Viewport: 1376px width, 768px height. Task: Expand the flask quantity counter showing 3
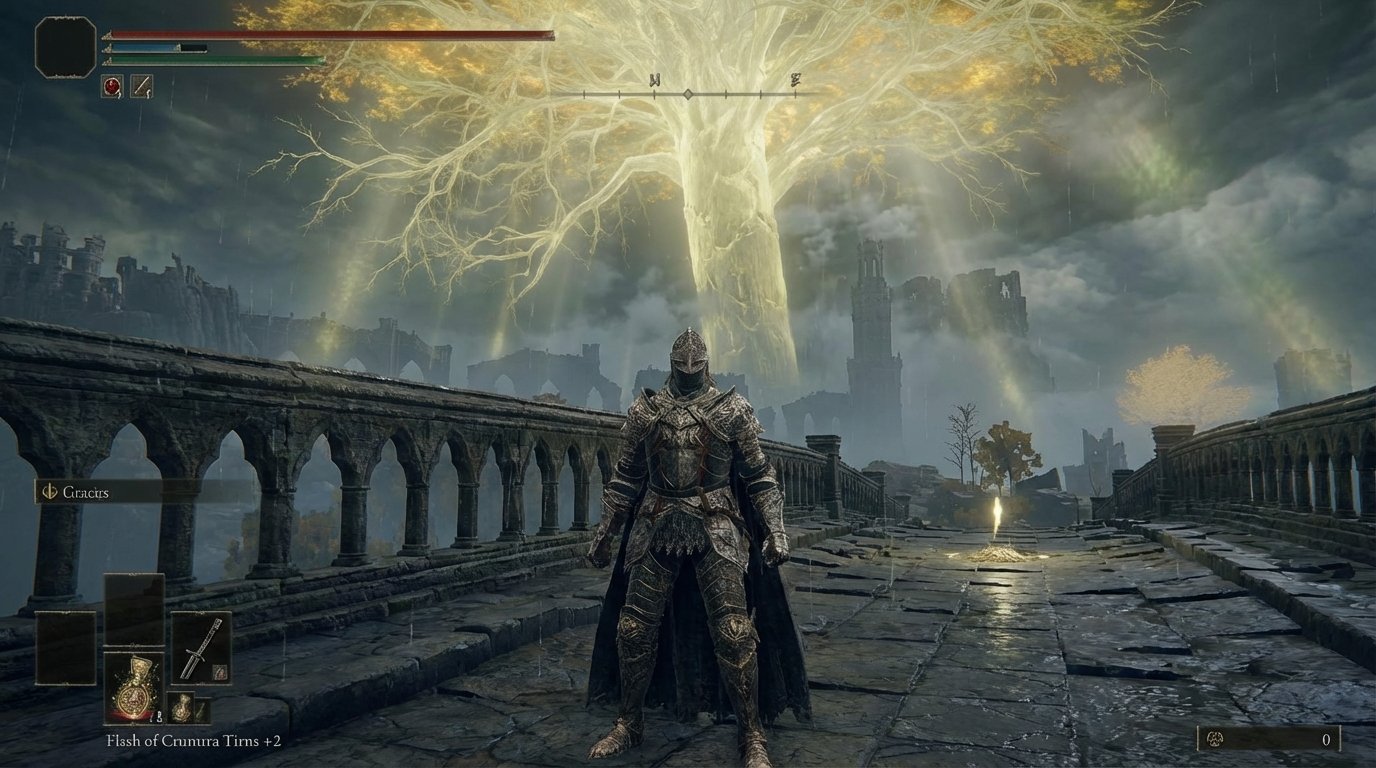click(x=159, y=716)
